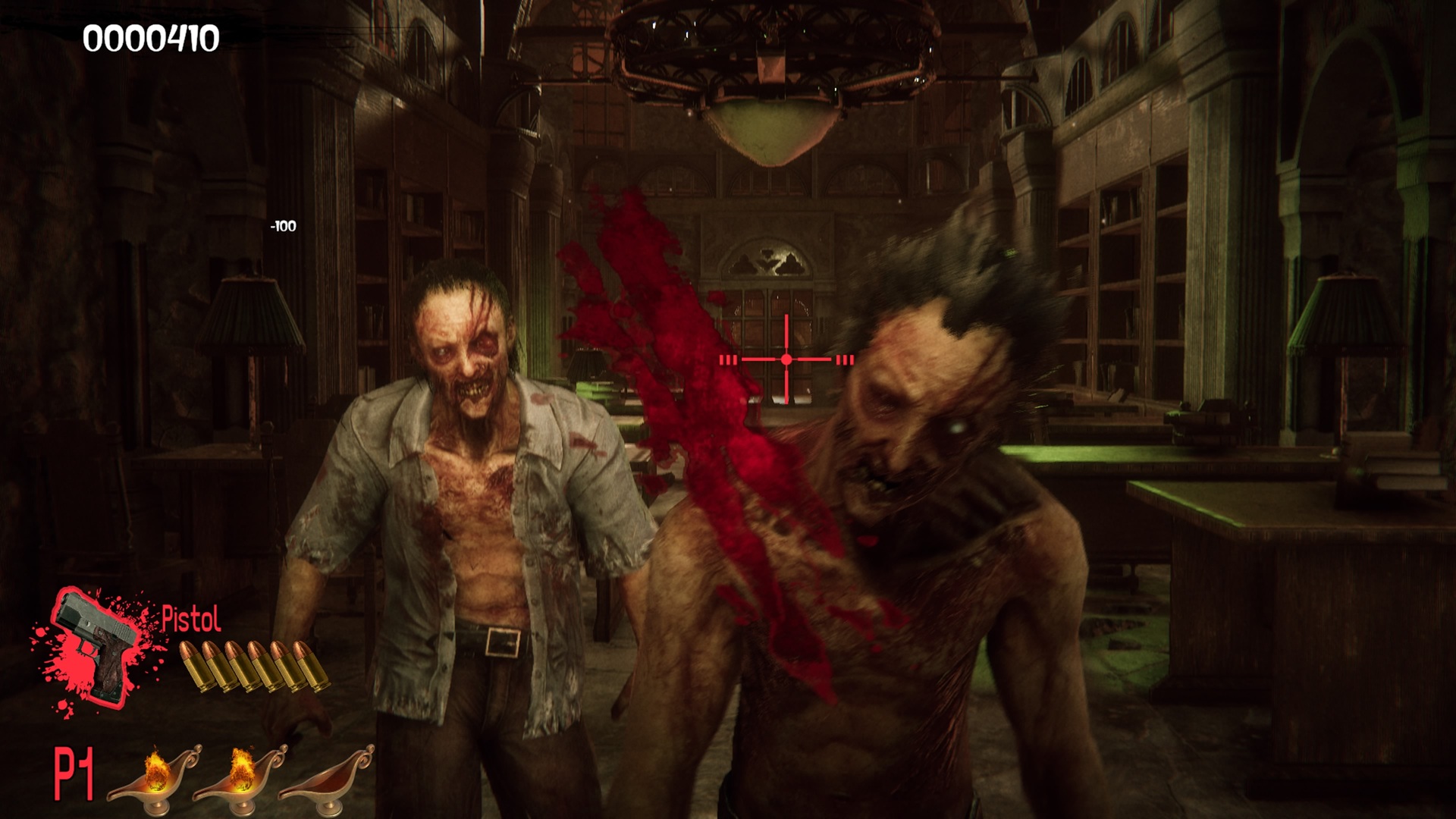Screen dimensions: 1456x819
Task: Click the score 0000410 at top left
Action: click(x=150, y=36)
